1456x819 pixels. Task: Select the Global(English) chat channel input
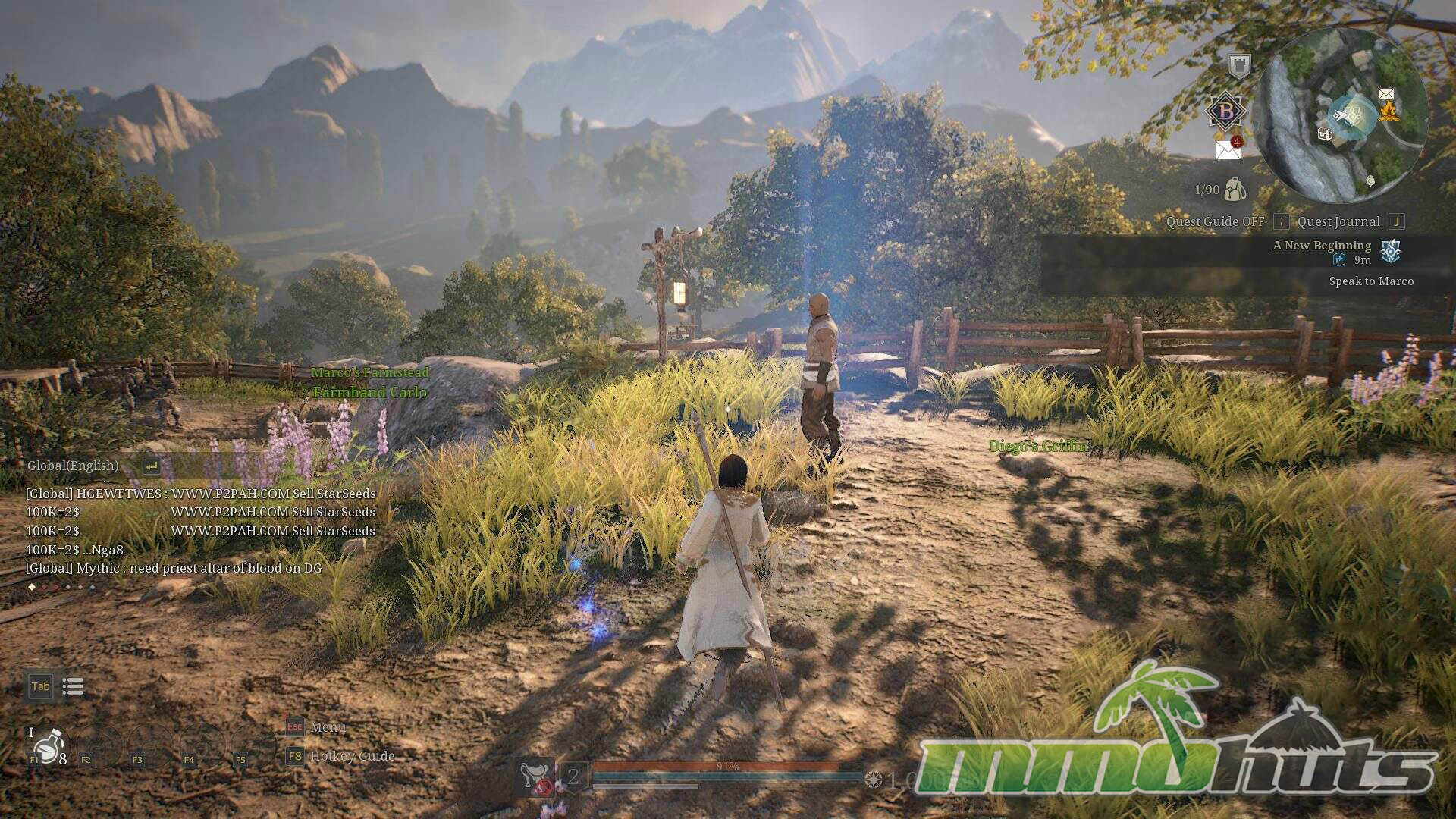click(x=73, y=466)
